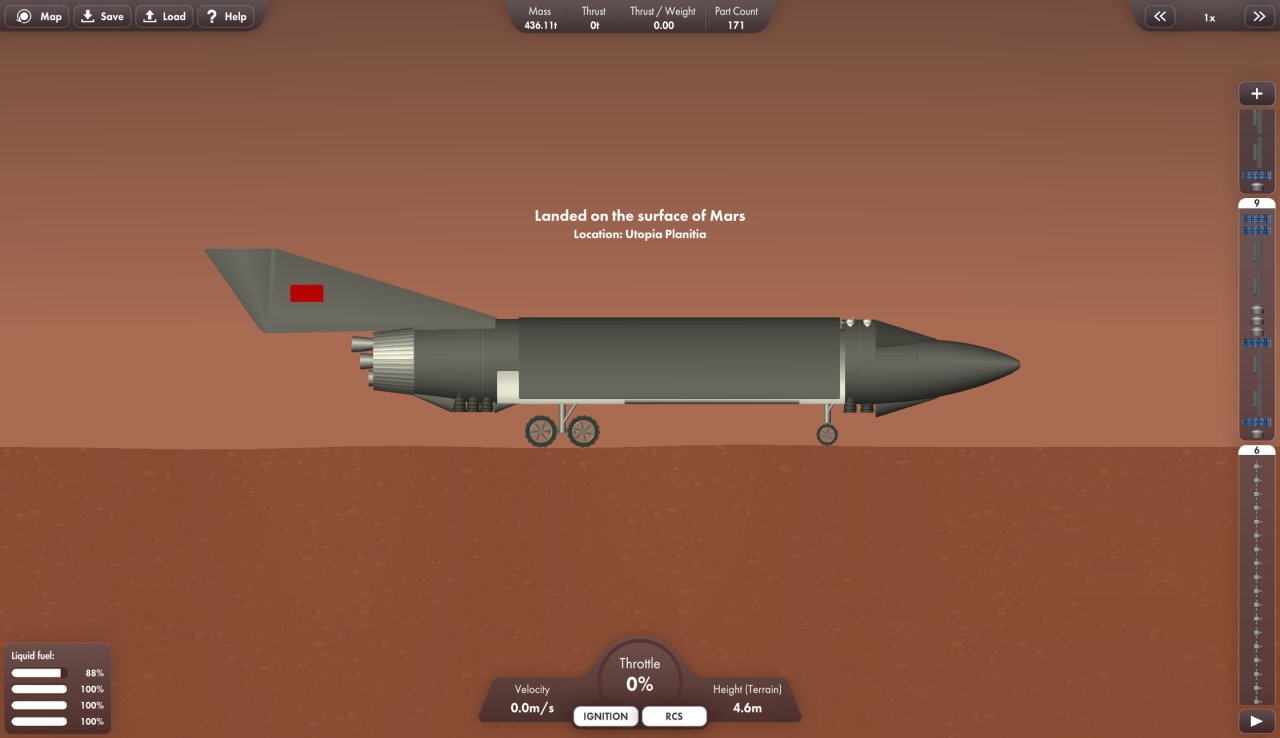This screenshot has height=738, width=1280.
Task: Open the Map view
Action: click(37, 16)
